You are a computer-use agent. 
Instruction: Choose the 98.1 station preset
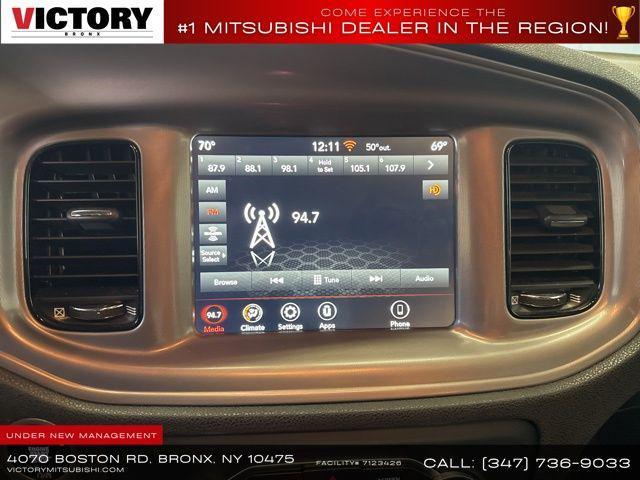pos(289,166)
